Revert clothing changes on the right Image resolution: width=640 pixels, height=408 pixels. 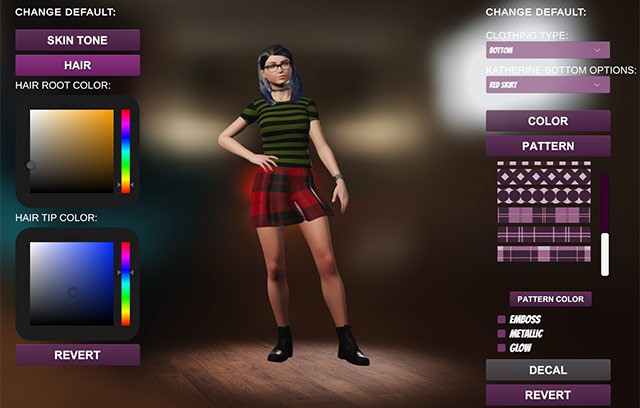pos(548,395)
